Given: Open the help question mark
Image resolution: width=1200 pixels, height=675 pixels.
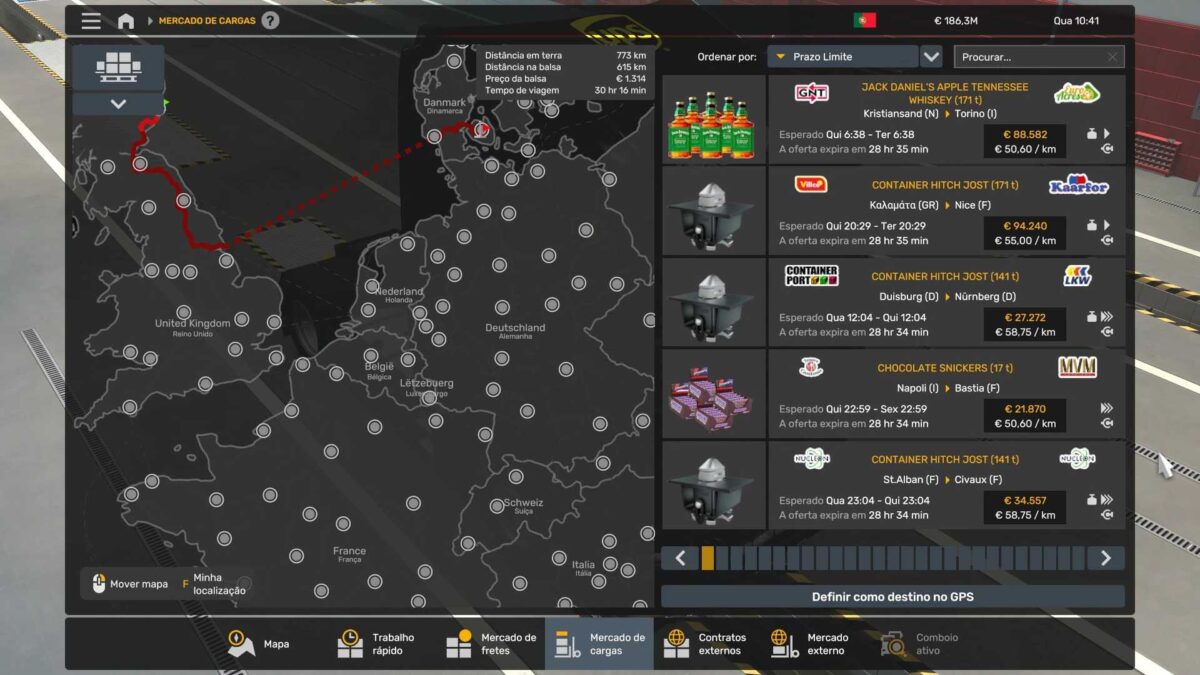Looking at the screenshot, I should tap(270, 21).
